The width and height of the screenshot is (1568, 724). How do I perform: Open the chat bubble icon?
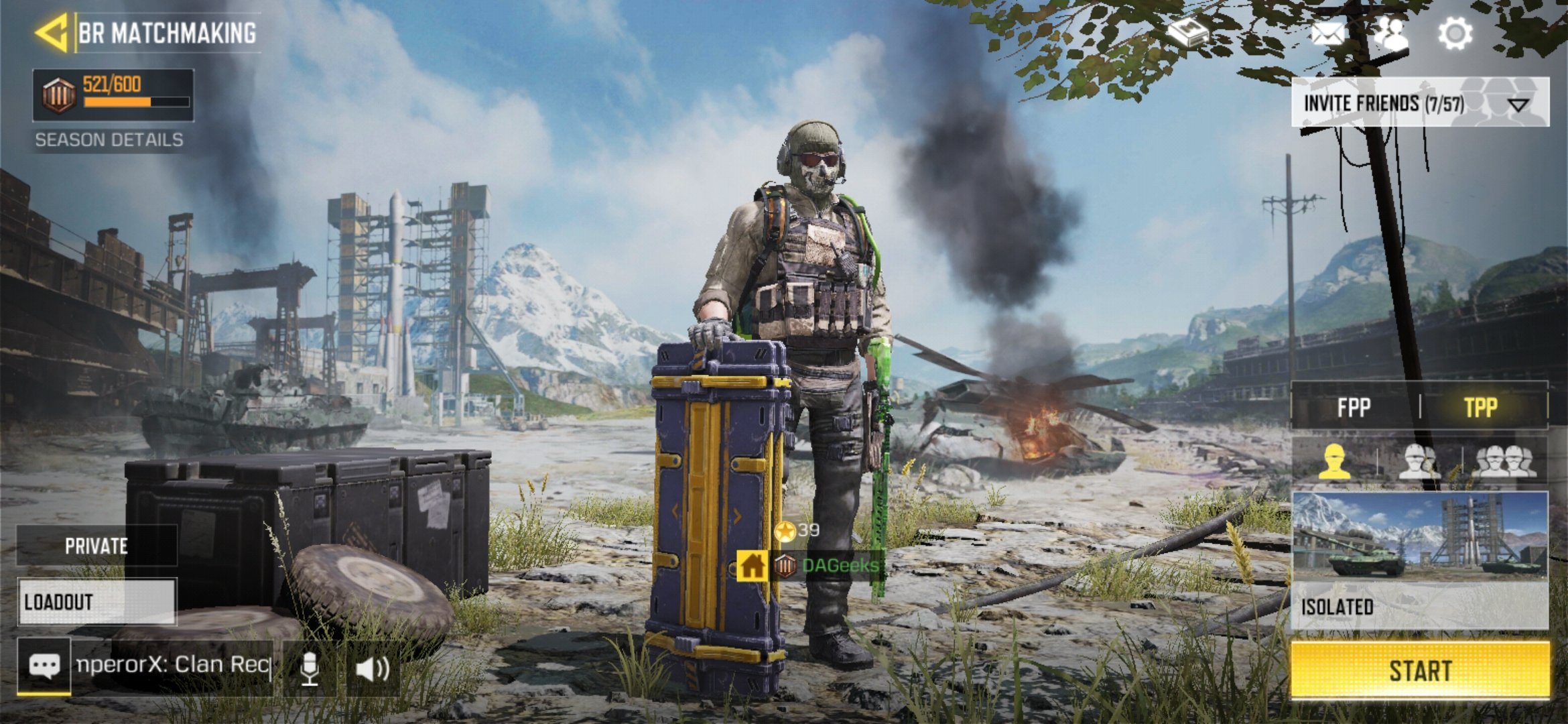click(44, 666)
